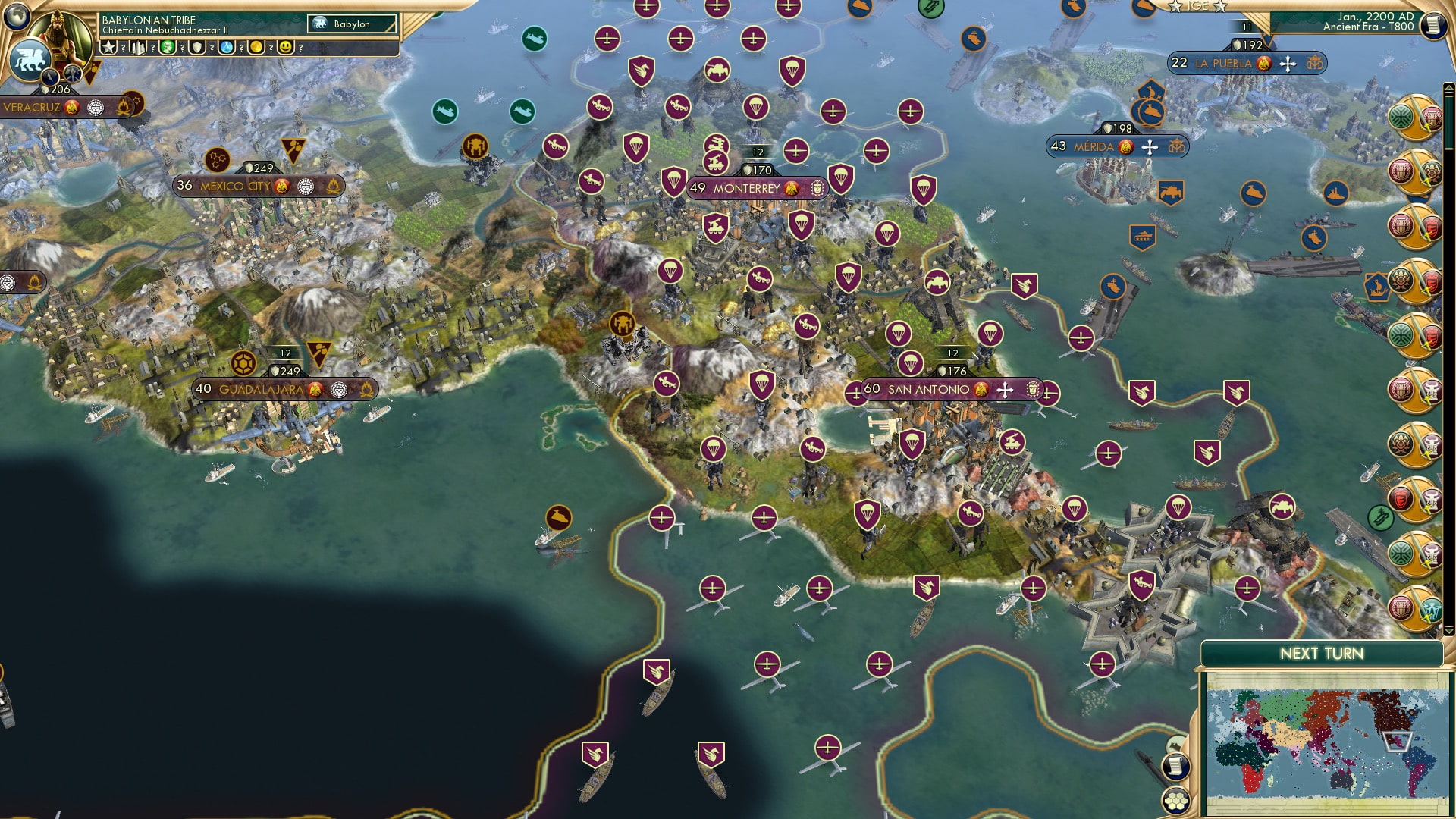Click the star score icon in the stats bar

pyautogui.click(x=108, y=47)
